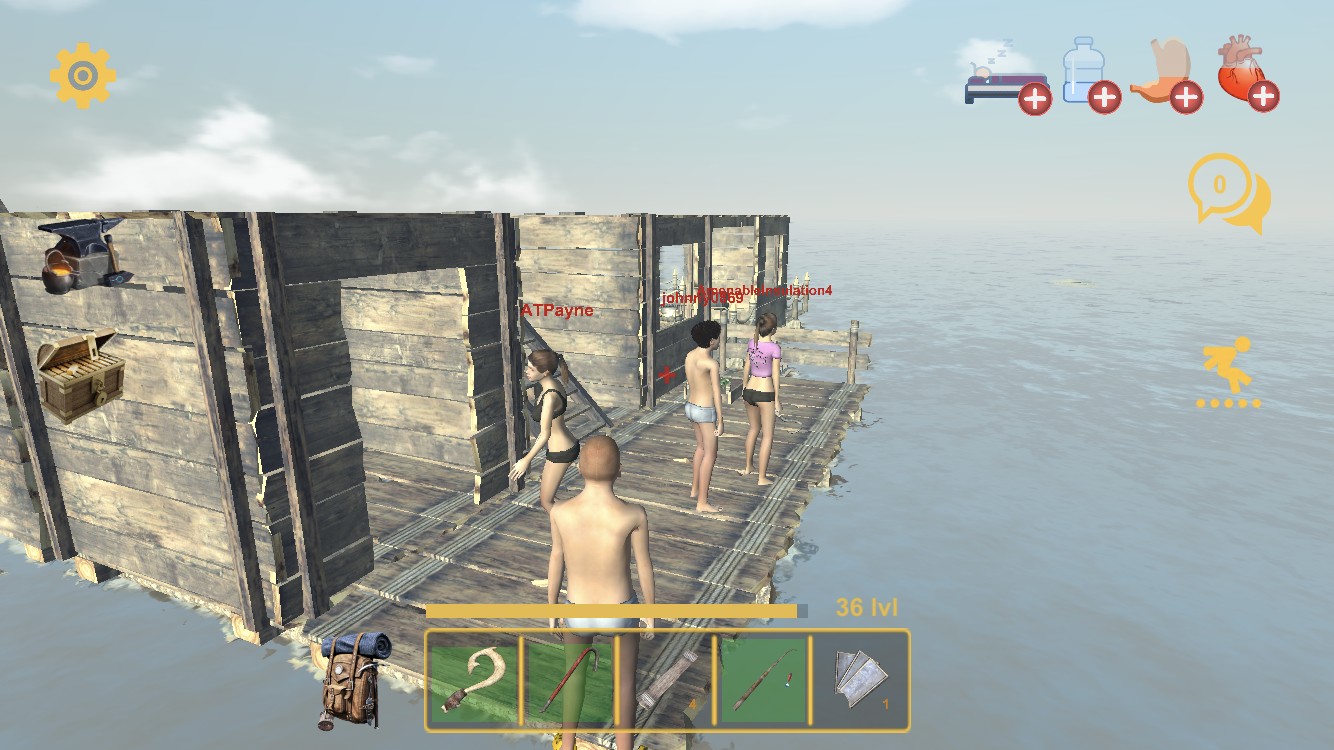
Task: Restore health with the heart icon
Action: (1246, 74)
